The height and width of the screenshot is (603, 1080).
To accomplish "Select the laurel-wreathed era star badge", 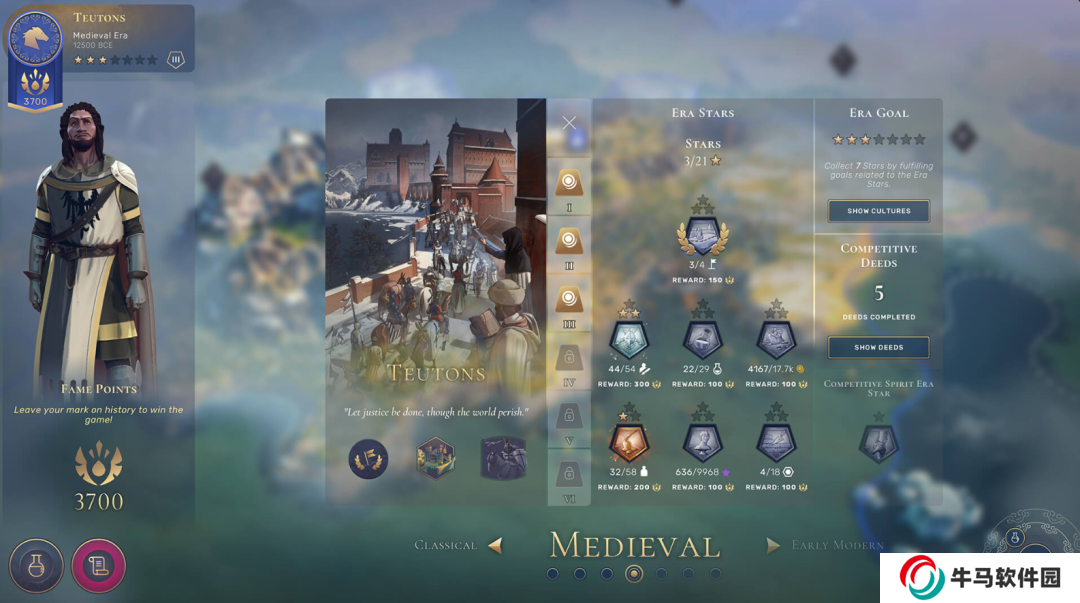I will point(703,236).
